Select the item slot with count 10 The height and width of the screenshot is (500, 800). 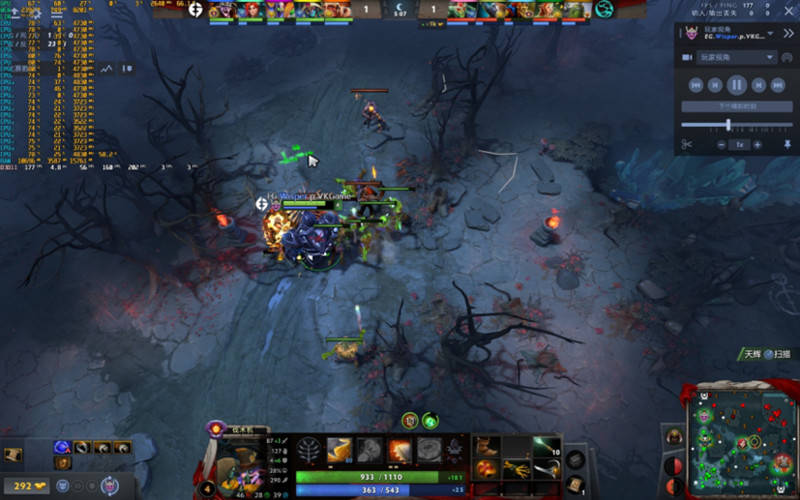(546, 447)
